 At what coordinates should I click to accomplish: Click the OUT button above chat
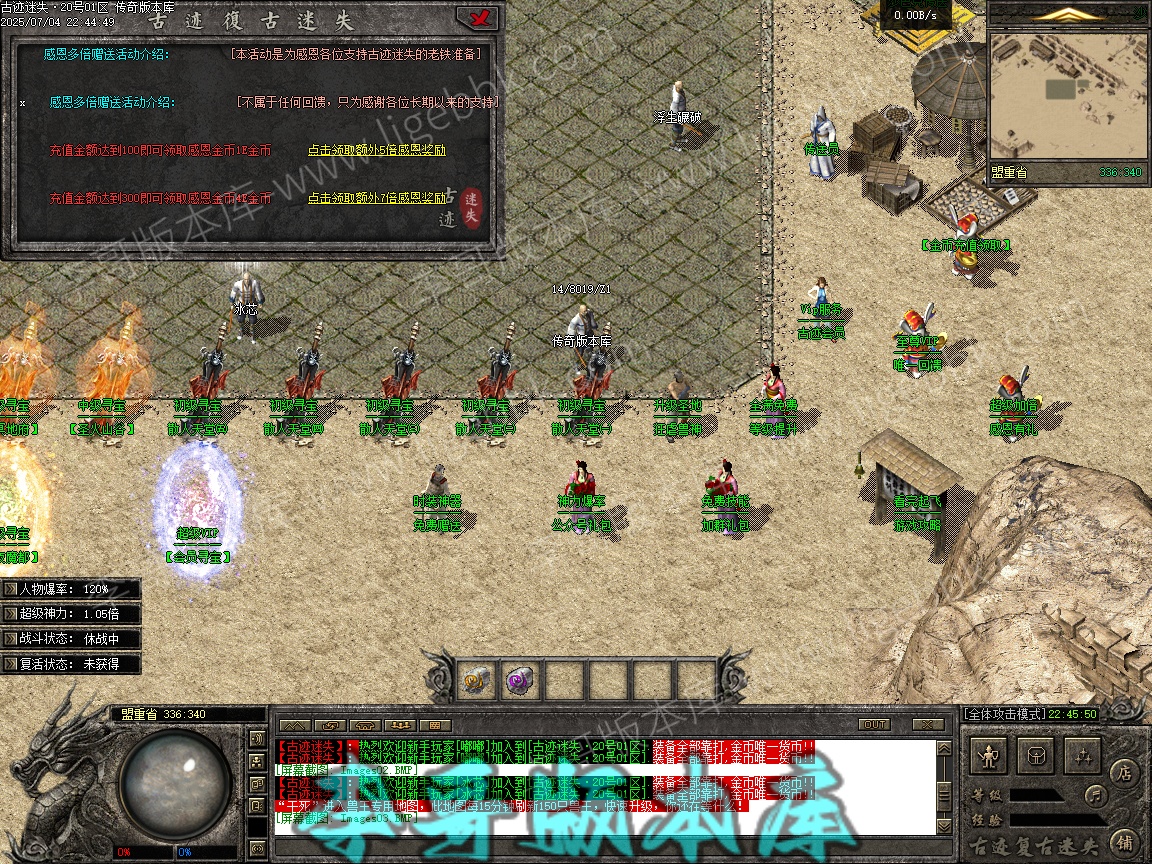click(x=874, y=724)
